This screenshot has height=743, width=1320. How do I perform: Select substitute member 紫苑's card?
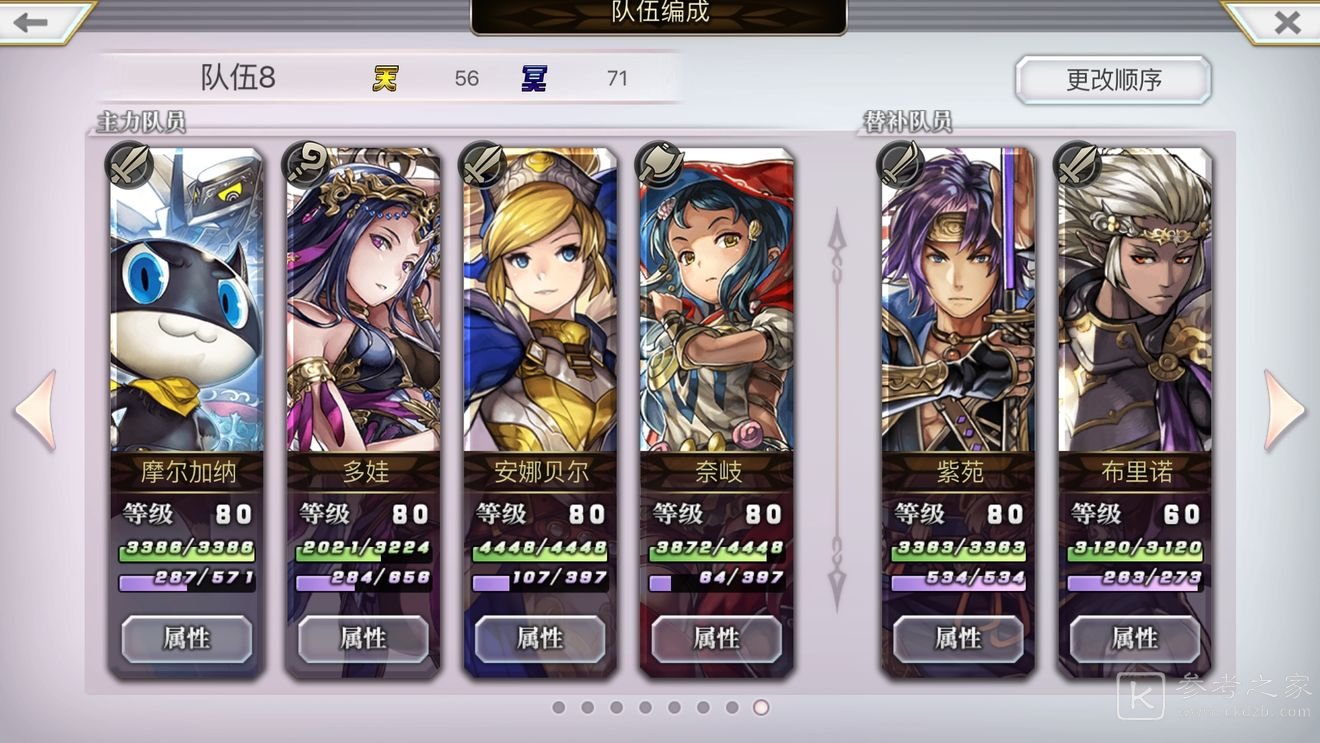tap(958, 300)
